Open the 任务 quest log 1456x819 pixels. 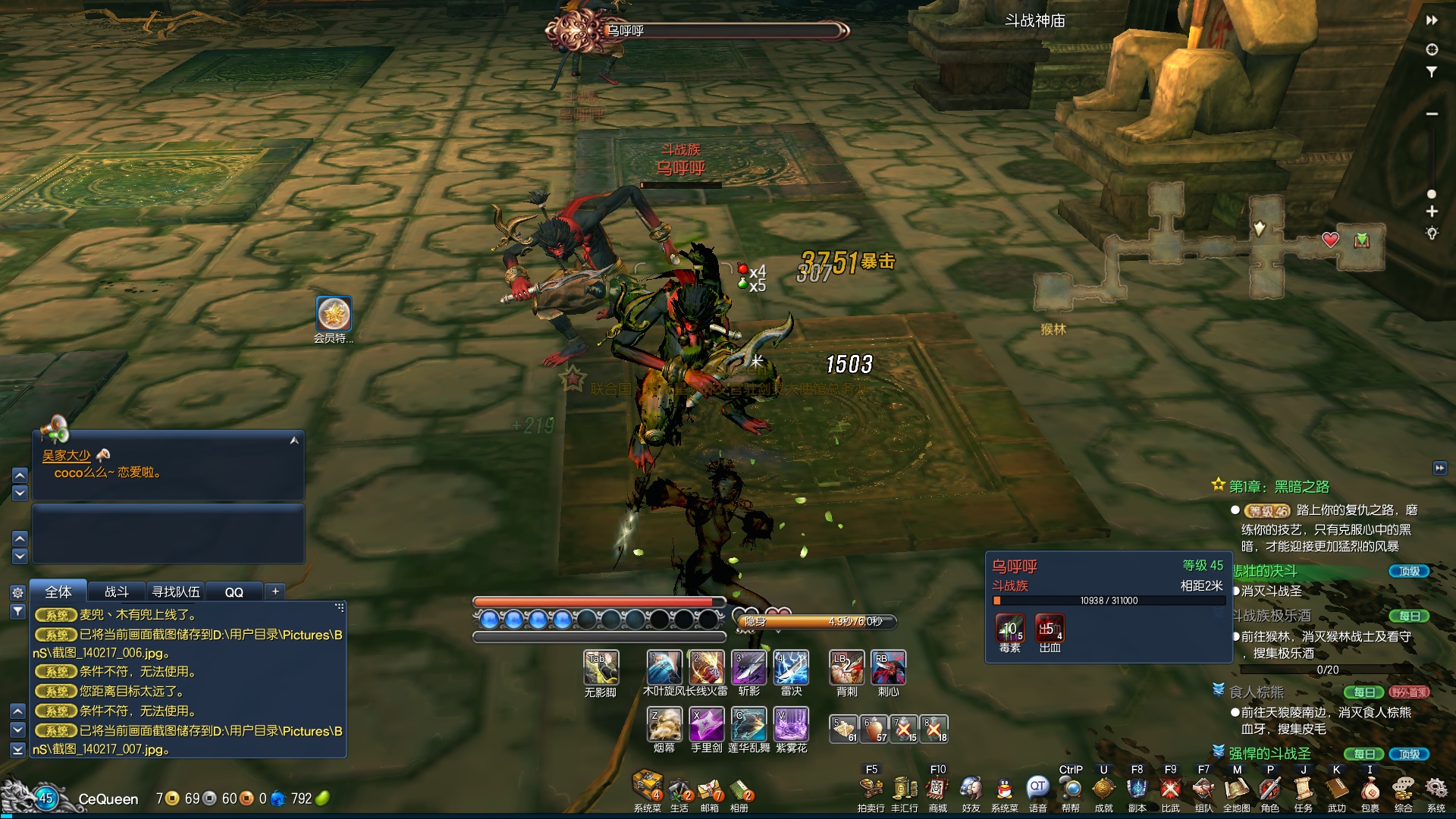pos(1303,789)
